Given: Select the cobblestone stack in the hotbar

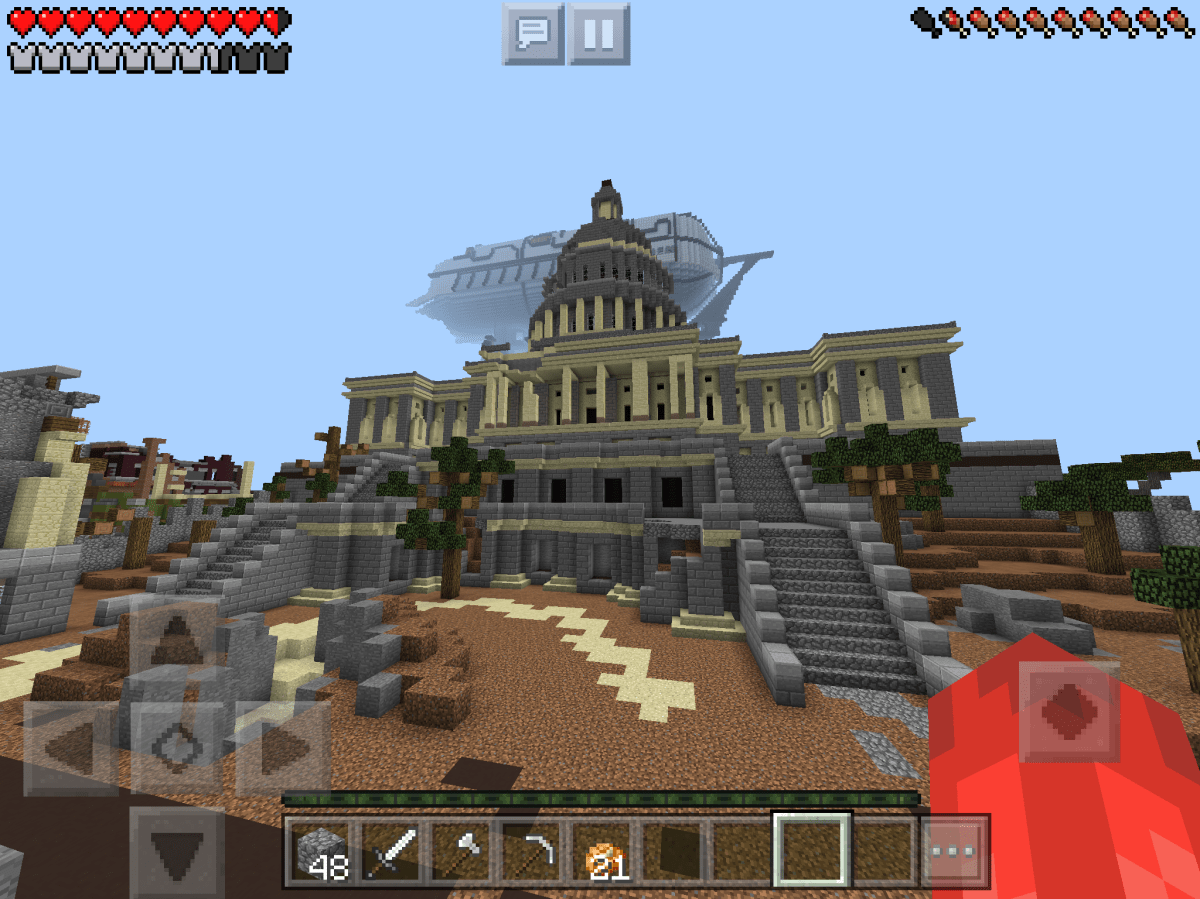Looking at the screenshot, I should [x=323, y=852].
